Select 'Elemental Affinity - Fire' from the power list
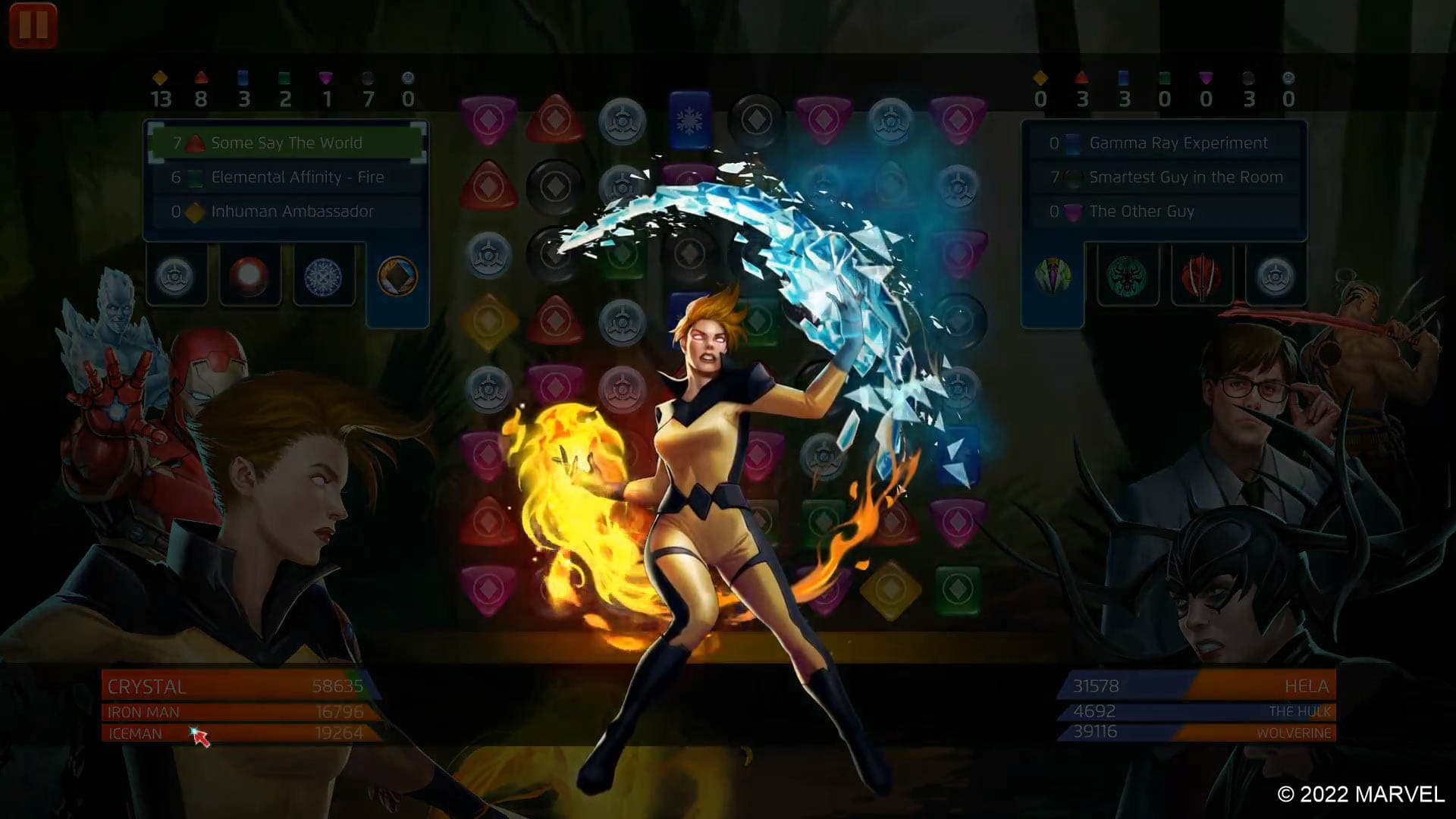The image size is (1456, 819). pos(288,177)
